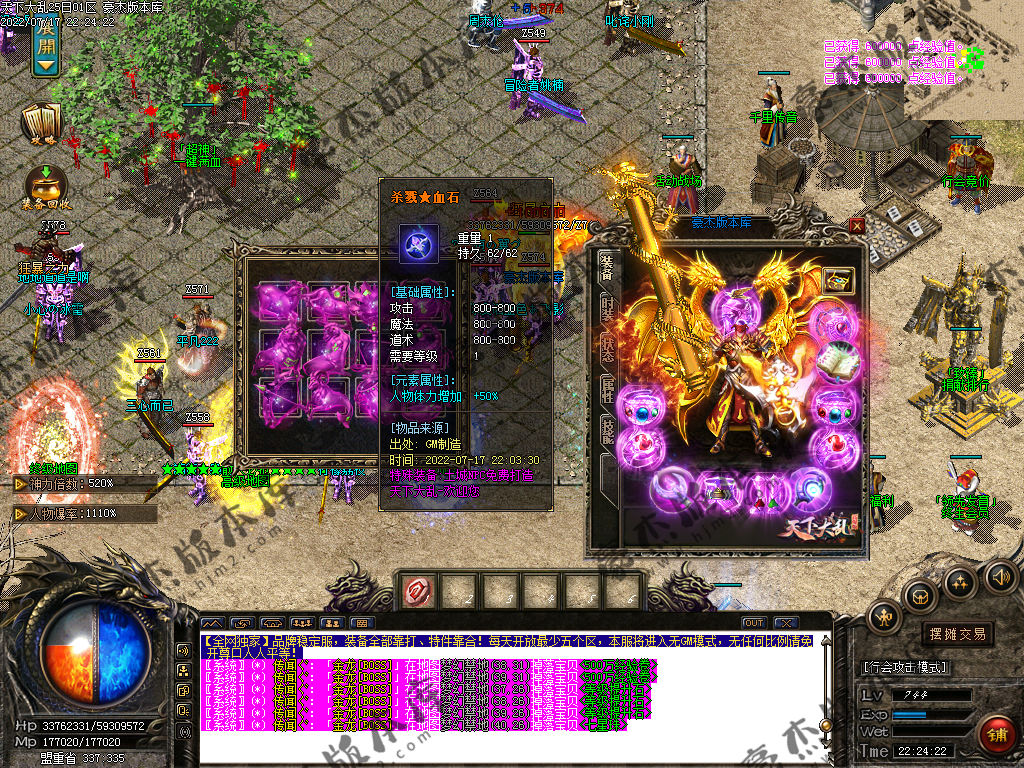This screenshot has height=768, width=1024.
Task: Click the 展開 expand button
Action: [46, 47]
